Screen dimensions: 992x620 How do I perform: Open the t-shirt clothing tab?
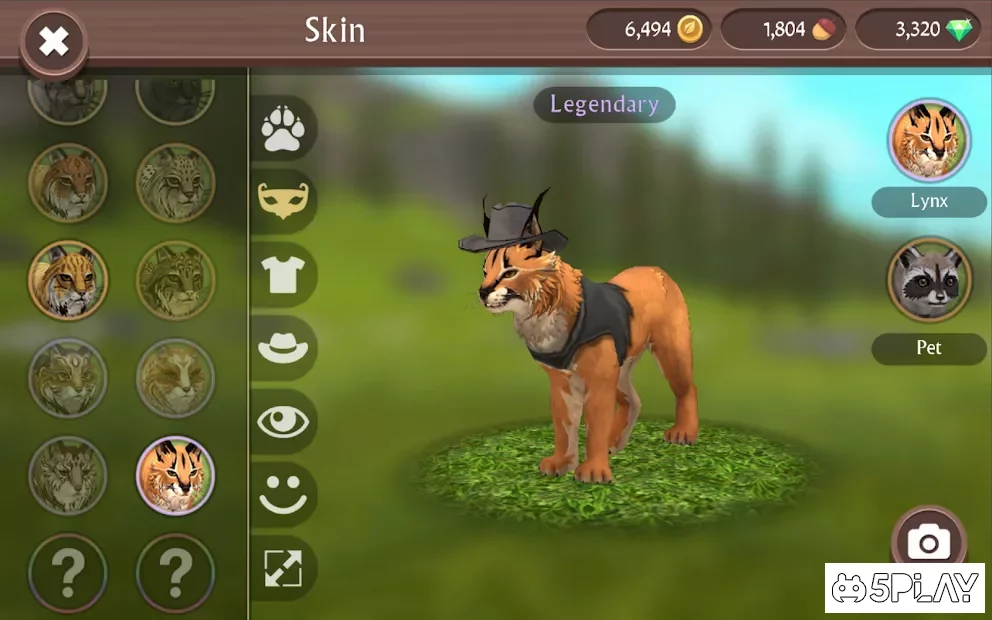click(283, 274)
